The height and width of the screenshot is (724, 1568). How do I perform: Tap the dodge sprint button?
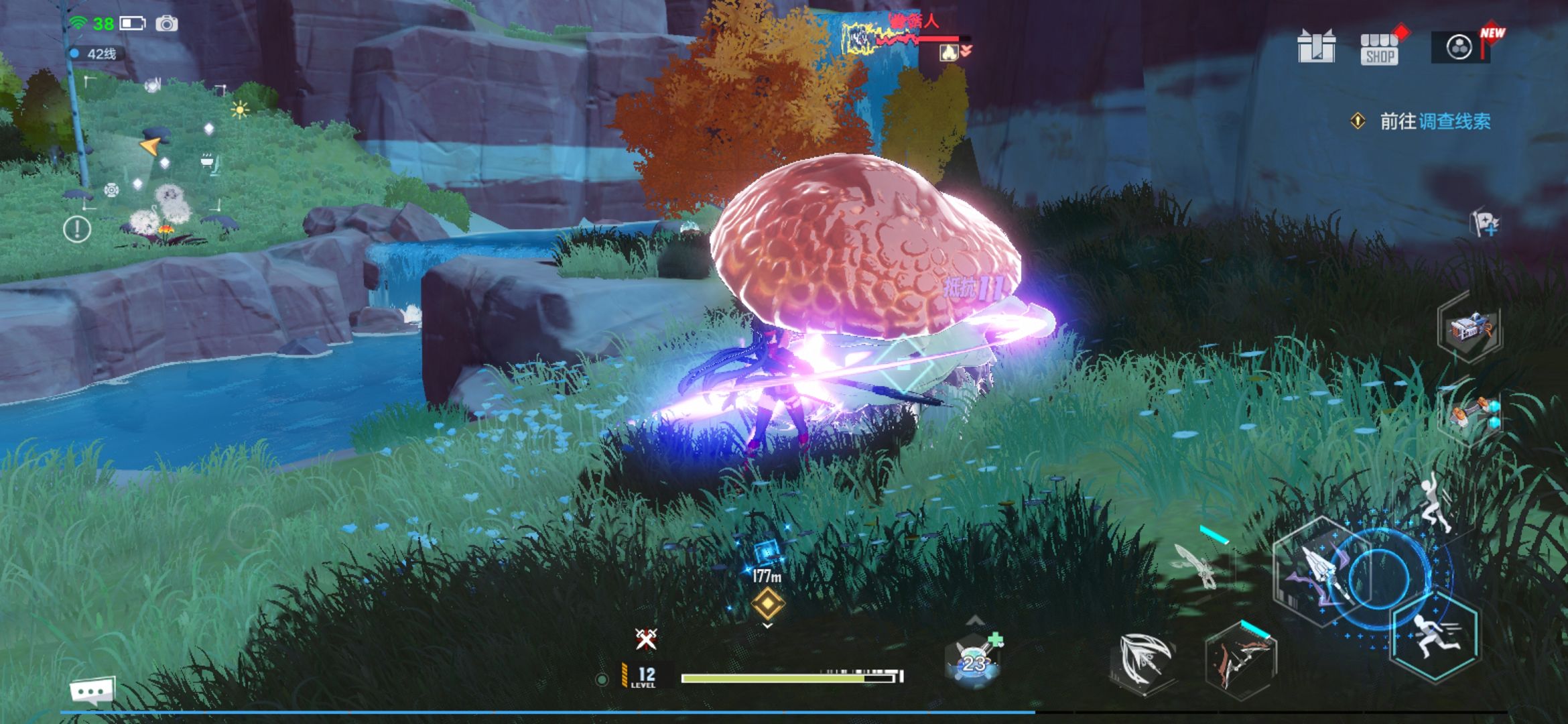1435,636
